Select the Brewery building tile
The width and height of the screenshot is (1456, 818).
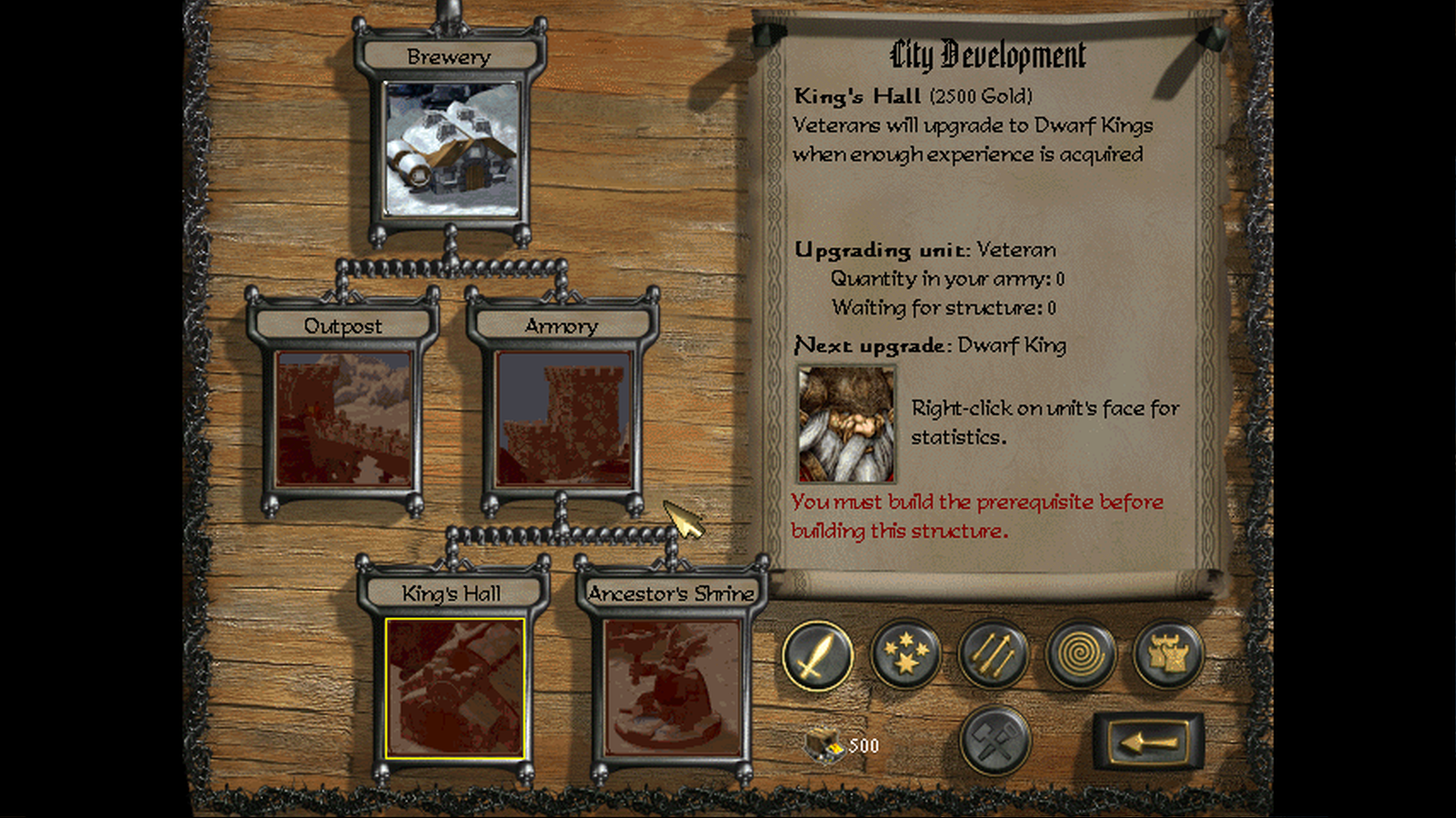[x=453, y=149]
